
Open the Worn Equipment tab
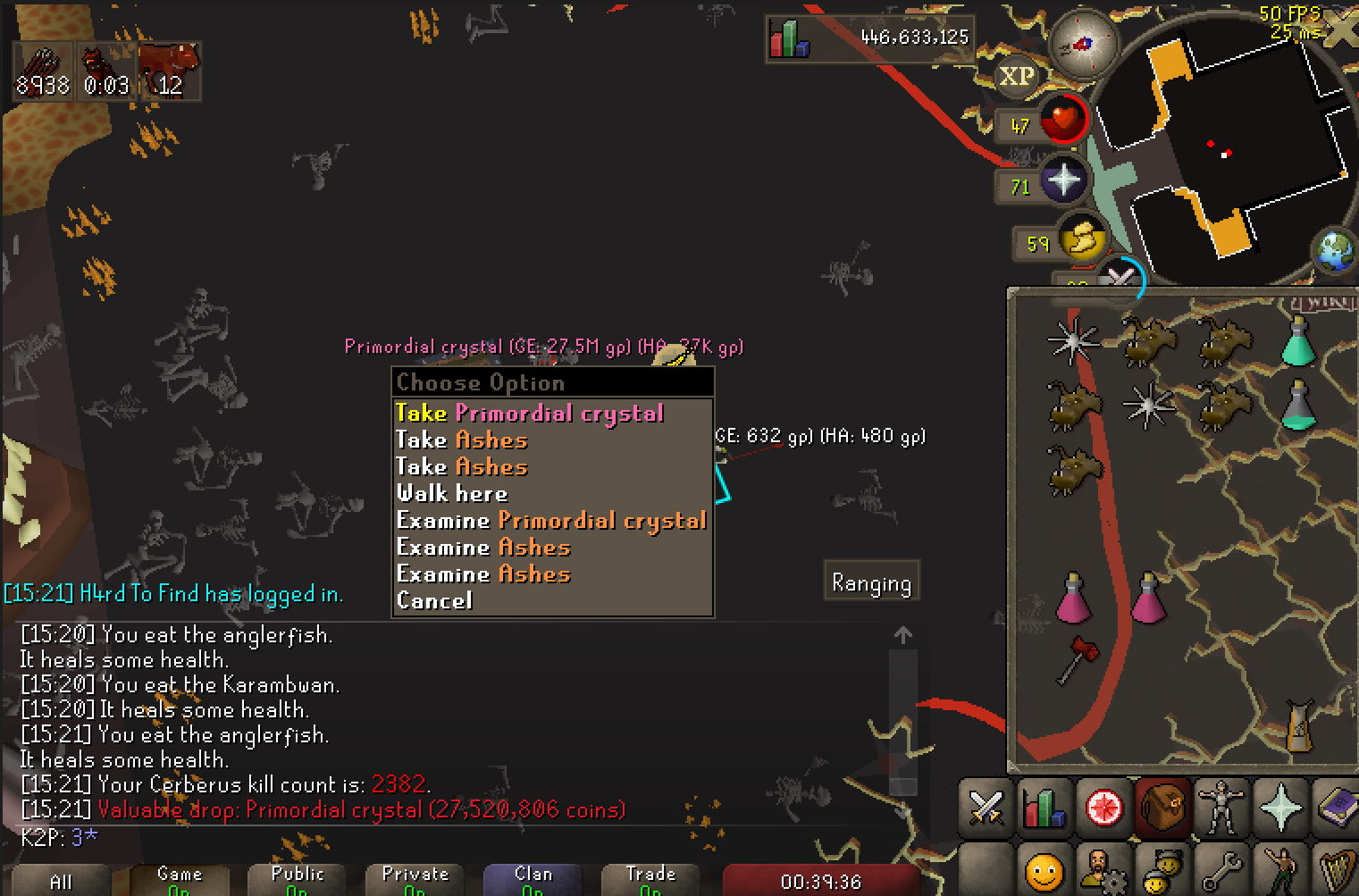pyautogui.click(x=1222, y=808)
